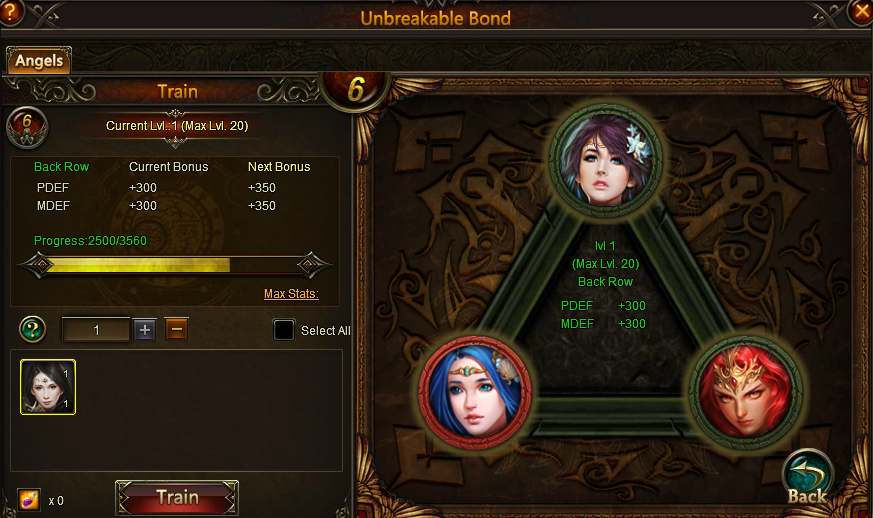Tick the Select All checkbox
The image size is (873, 518).
284,330
